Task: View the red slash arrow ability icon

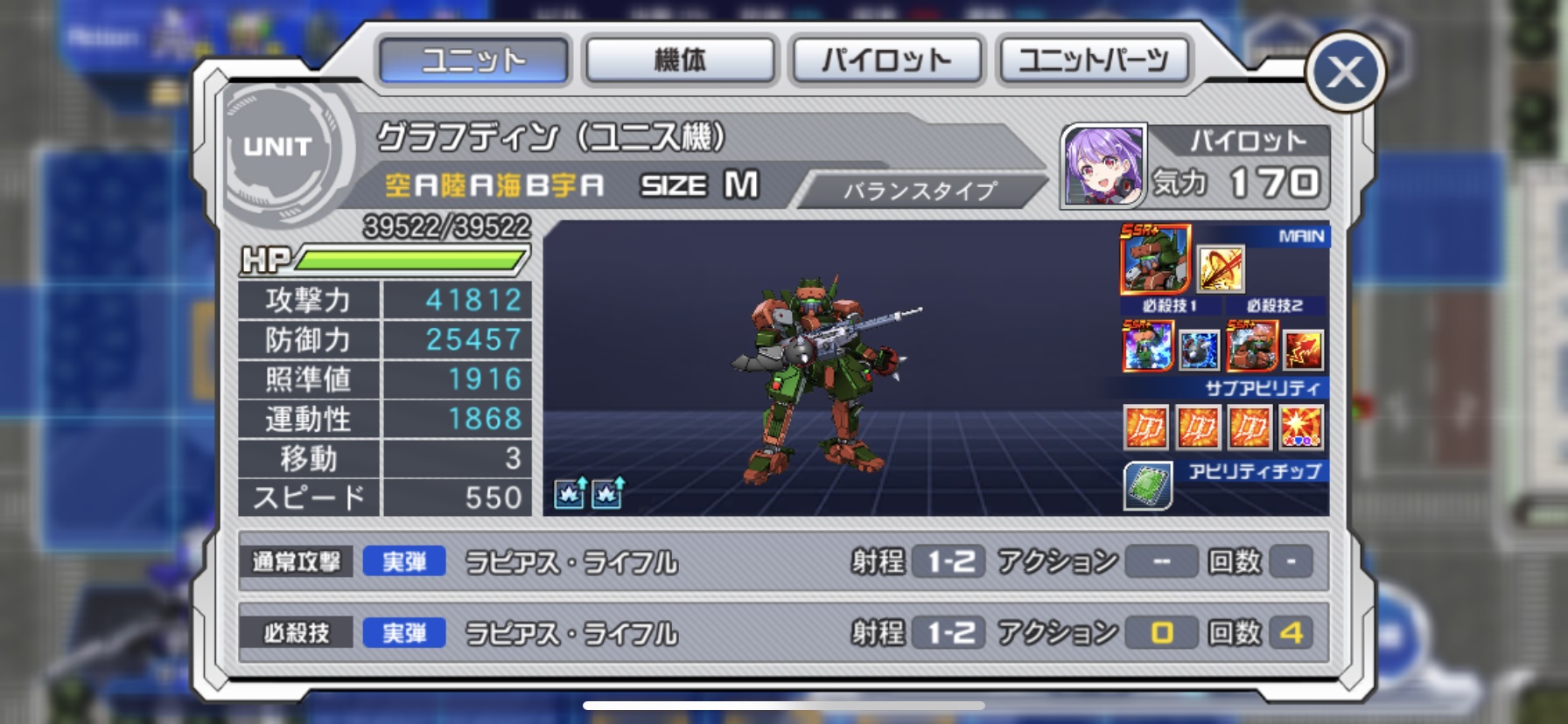Action: point(1220,268)
